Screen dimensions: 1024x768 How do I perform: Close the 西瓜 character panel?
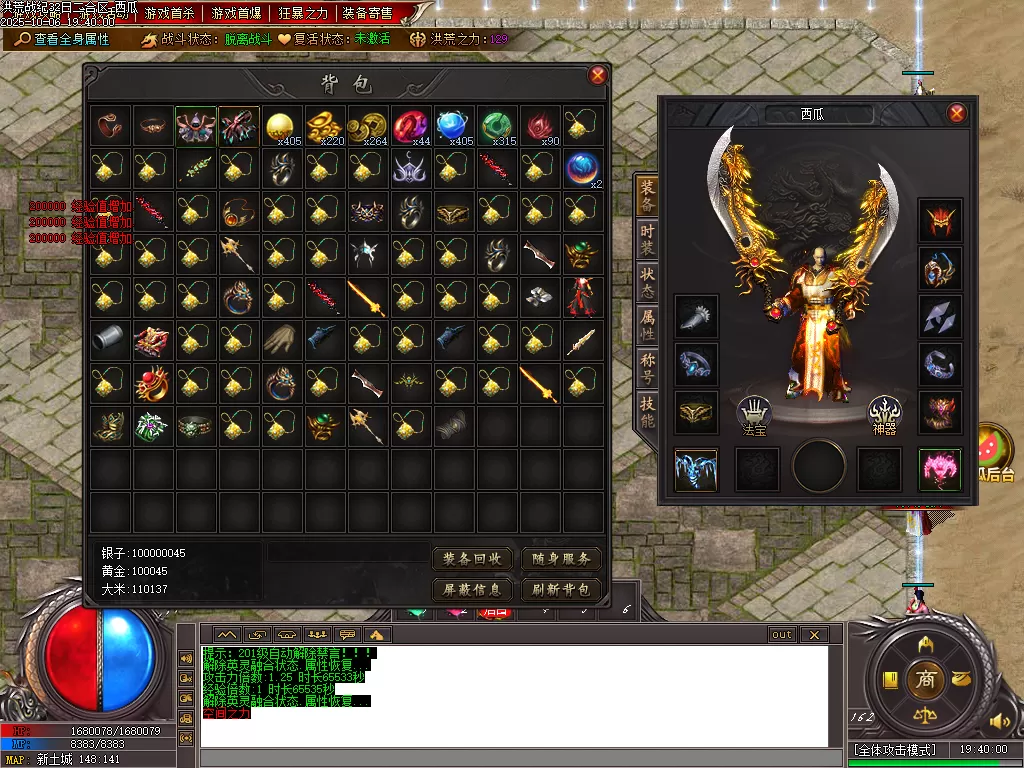click(957, 113)
